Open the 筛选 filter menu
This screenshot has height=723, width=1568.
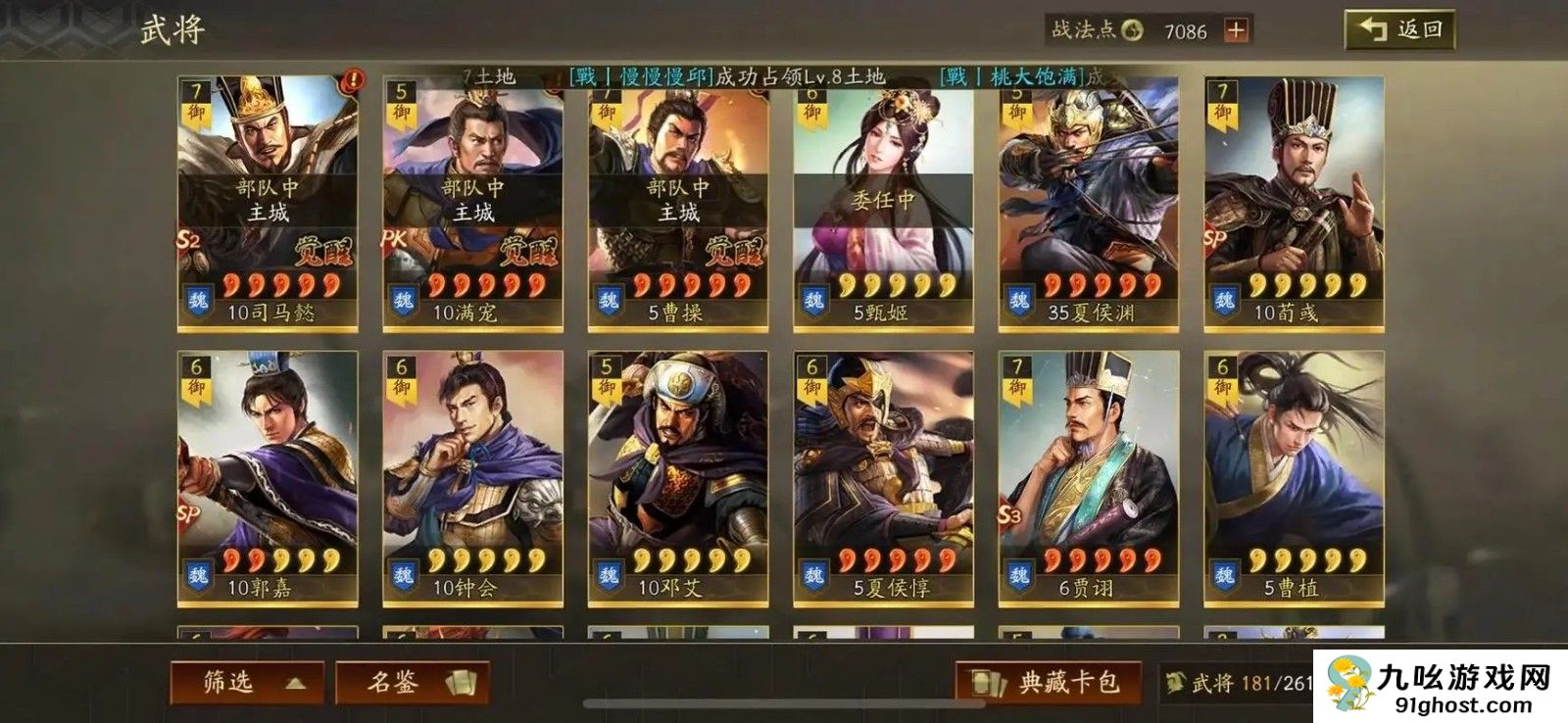point(248,682)
